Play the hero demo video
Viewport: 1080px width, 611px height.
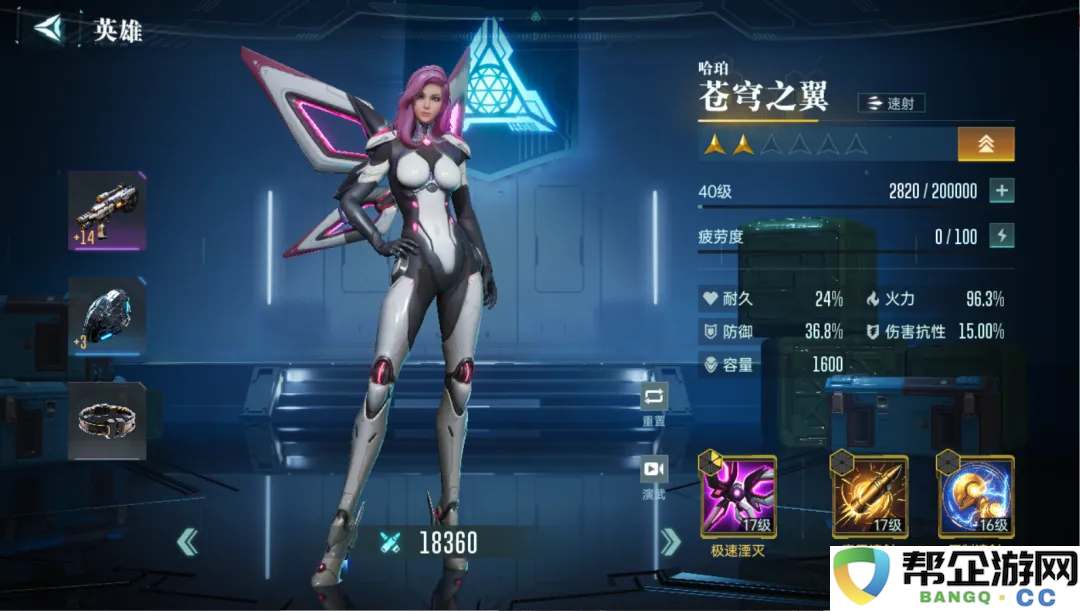(x=654, y=469)
